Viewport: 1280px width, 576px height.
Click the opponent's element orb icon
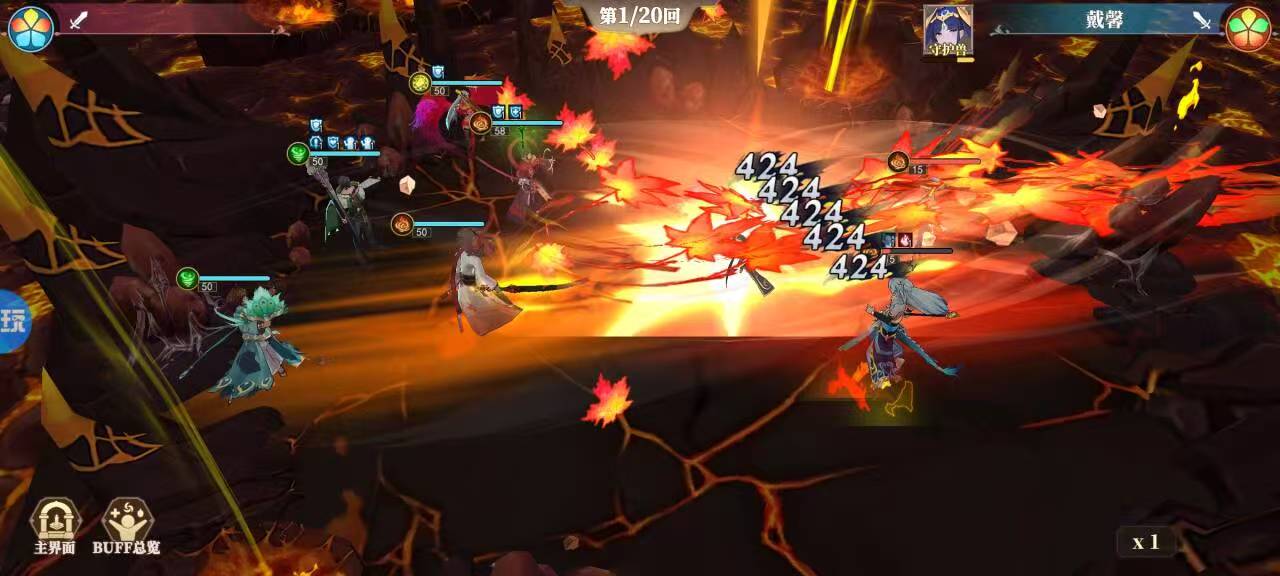pos(1248,28)
